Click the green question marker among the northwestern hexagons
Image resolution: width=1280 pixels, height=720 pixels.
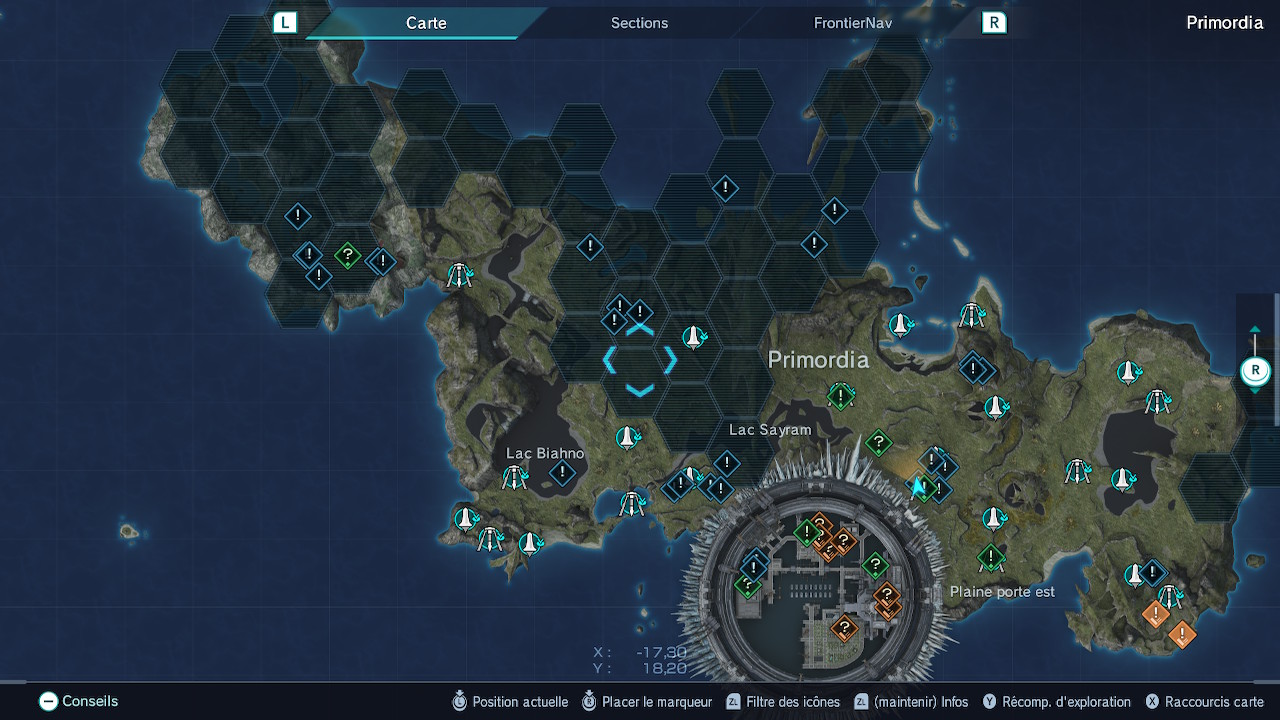pyautogui.click(x=347, y=256)
